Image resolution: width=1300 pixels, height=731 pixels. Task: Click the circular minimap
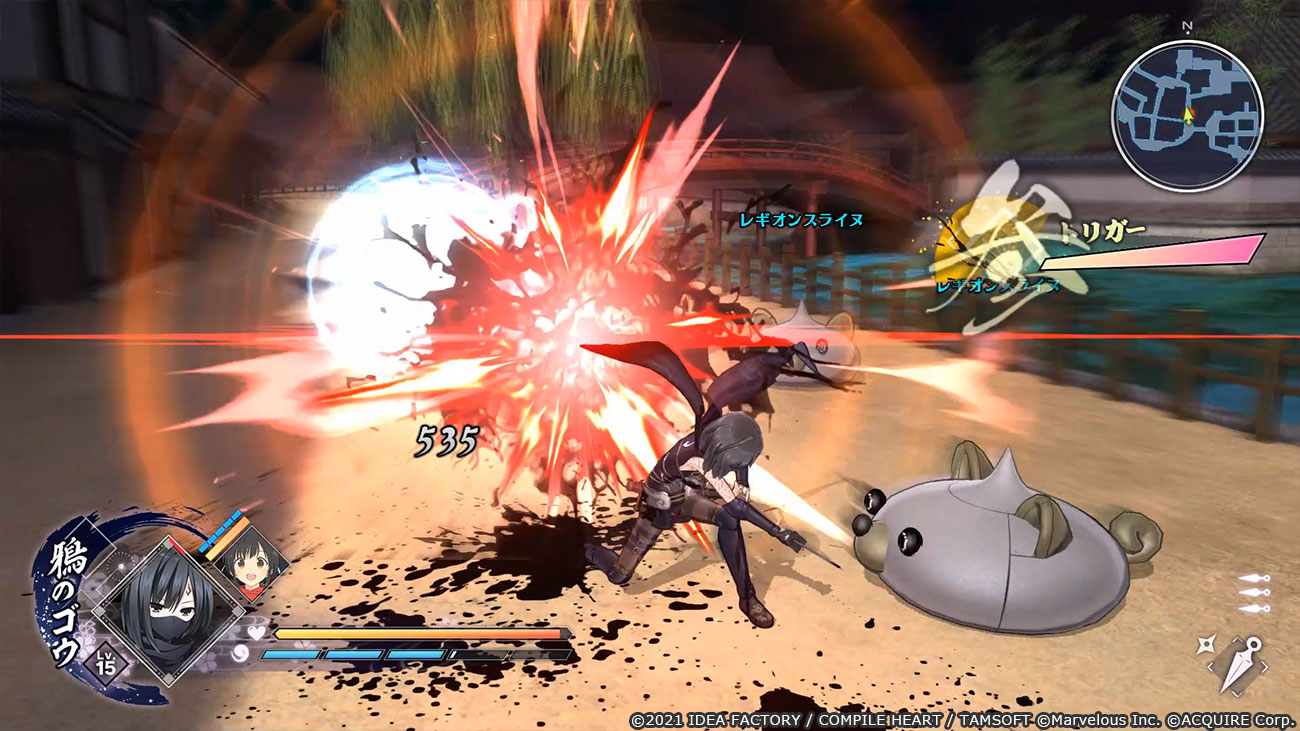tap(1187, 117)
